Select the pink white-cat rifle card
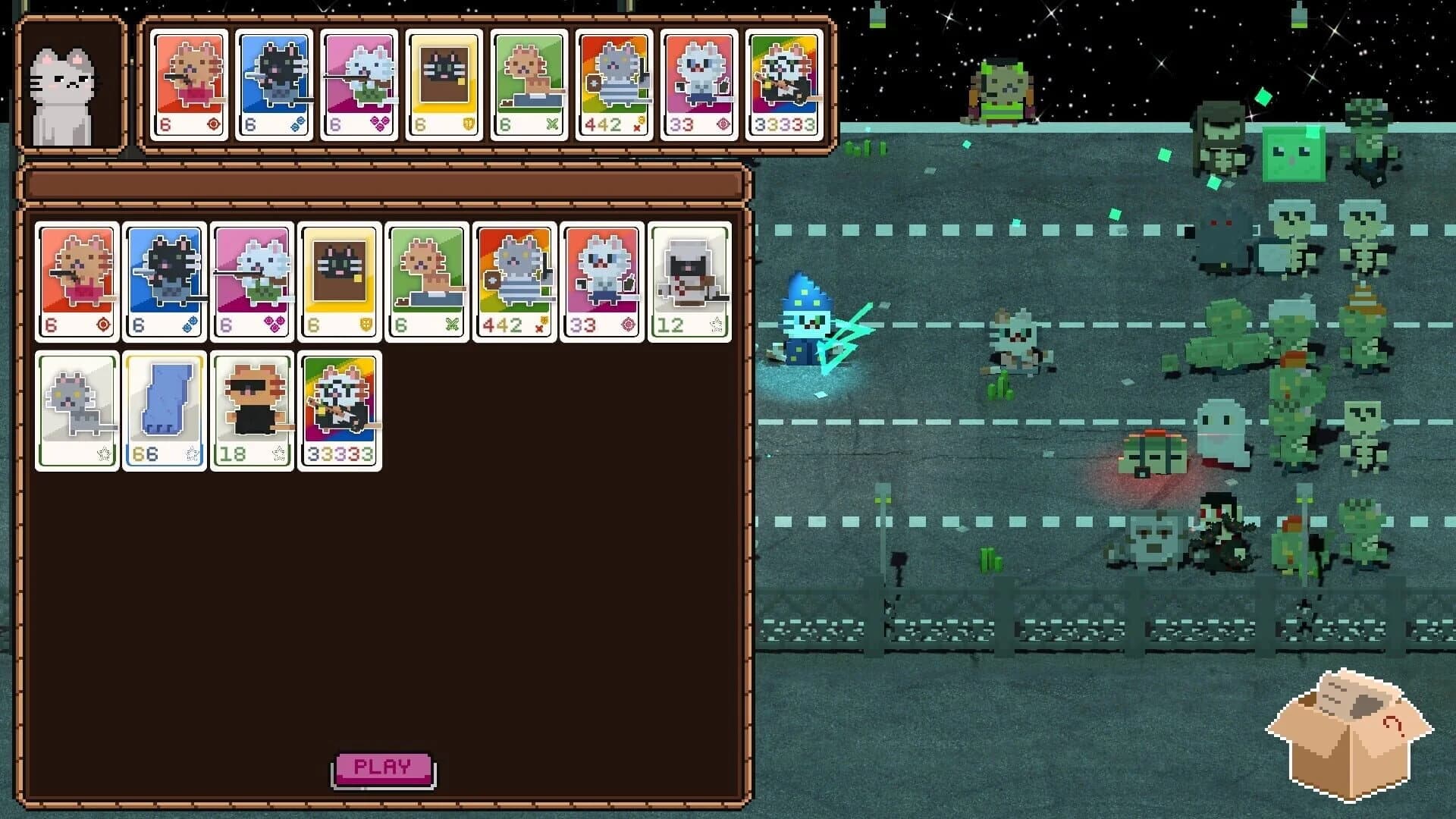The image size is (1456, 819). tap(252, 281)
